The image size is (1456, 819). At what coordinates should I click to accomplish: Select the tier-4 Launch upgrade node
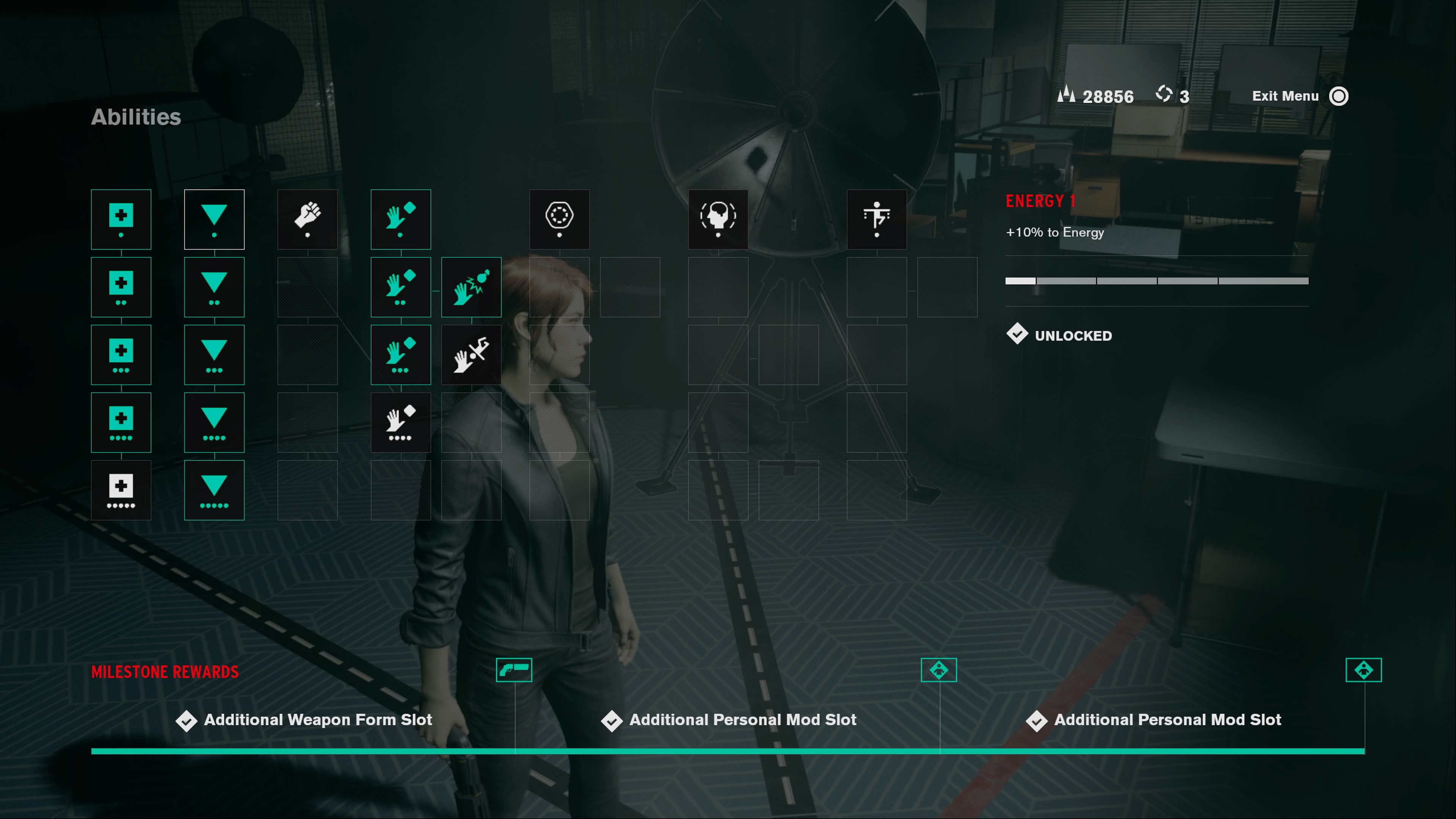coord(401,422)
